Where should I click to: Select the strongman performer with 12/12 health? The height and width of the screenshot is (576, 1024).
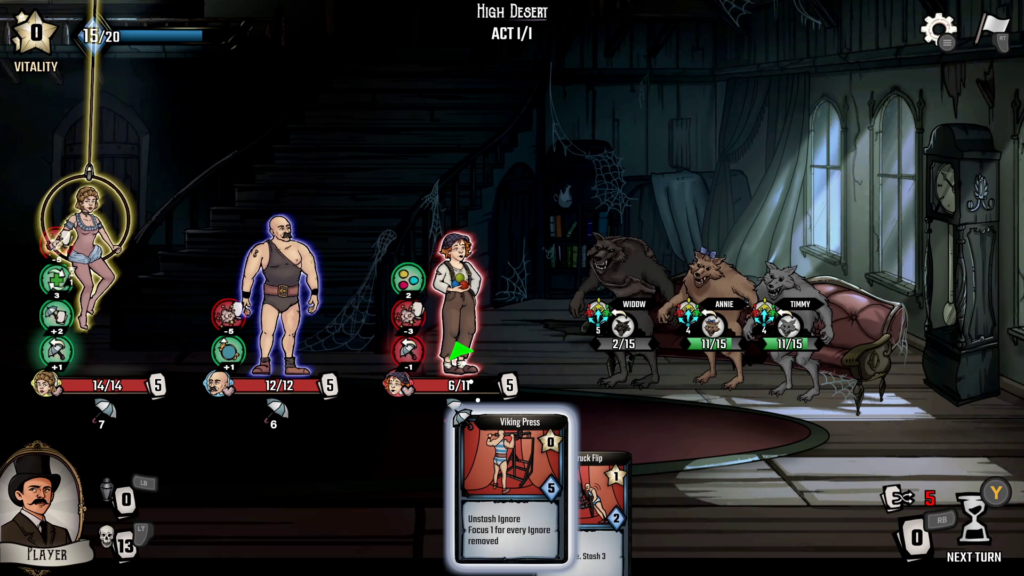pos(277,295)
